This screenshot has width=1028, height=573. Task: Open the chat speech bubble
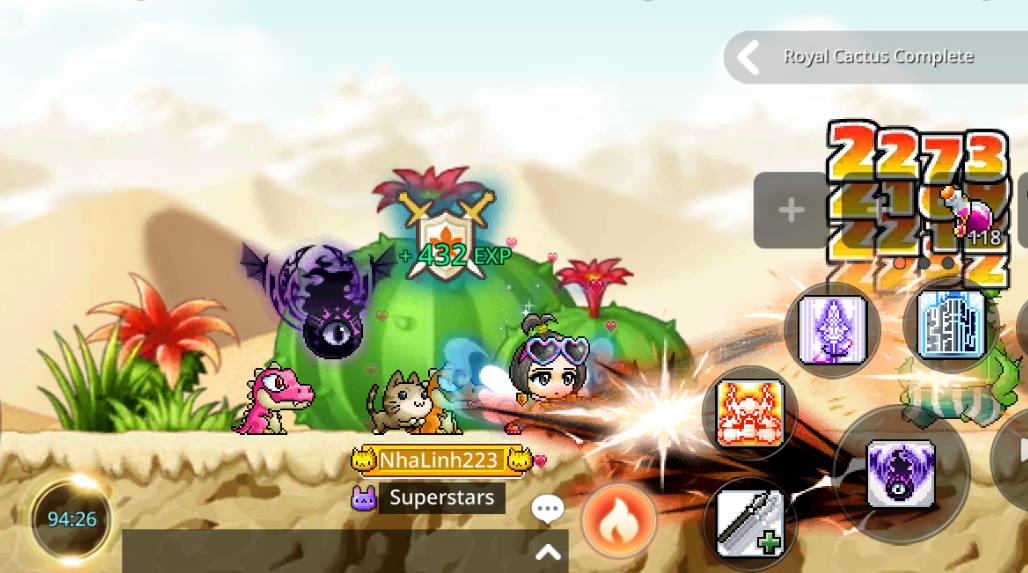[x=547, y=509]
